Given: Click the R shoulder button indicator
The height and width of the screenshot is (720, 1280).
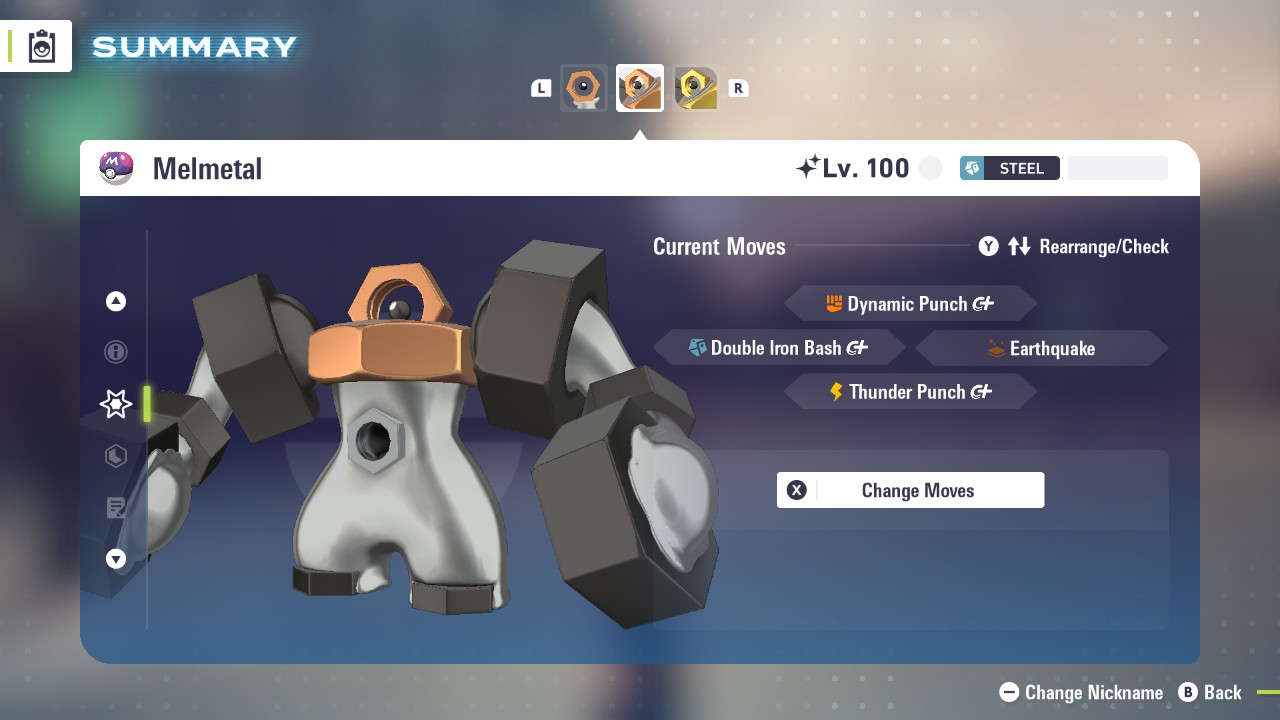Looking at the screenshot, I should point(738,87).
